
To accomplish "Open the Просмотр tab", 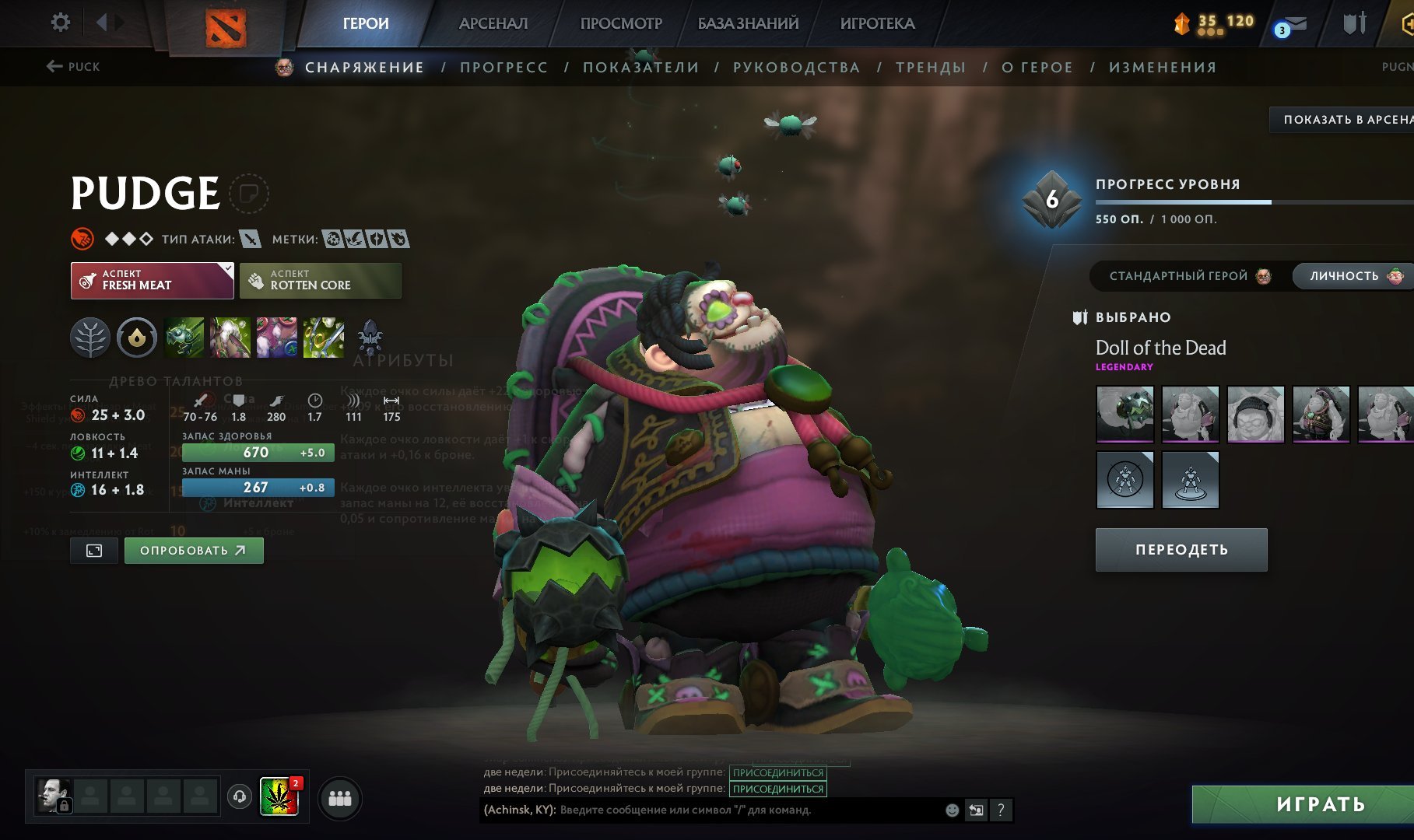I will pos(621,23).
